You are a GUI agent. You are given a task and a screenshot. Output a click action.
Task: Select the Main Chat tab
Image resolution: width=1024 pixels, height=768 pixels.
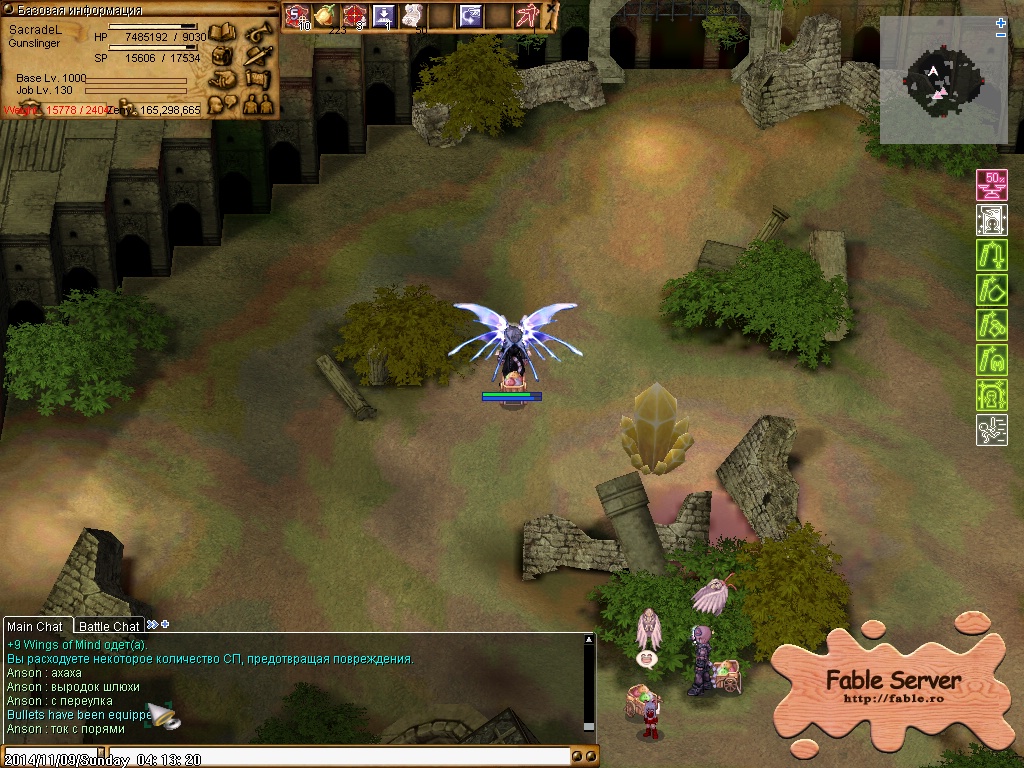pos(35,627)
